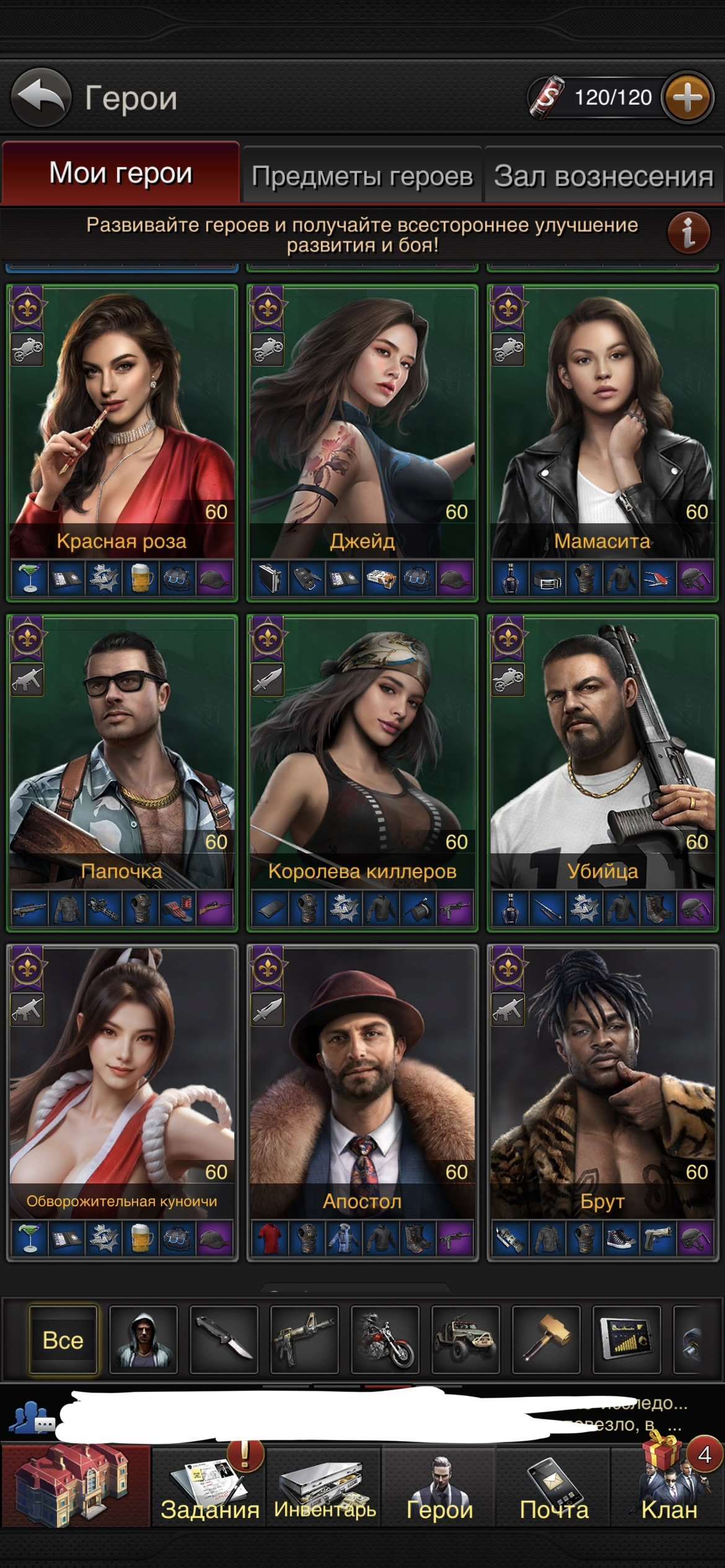Filter heroes with the Все button
Viewport: 725px width, 1568px height.
(63, 1340)
